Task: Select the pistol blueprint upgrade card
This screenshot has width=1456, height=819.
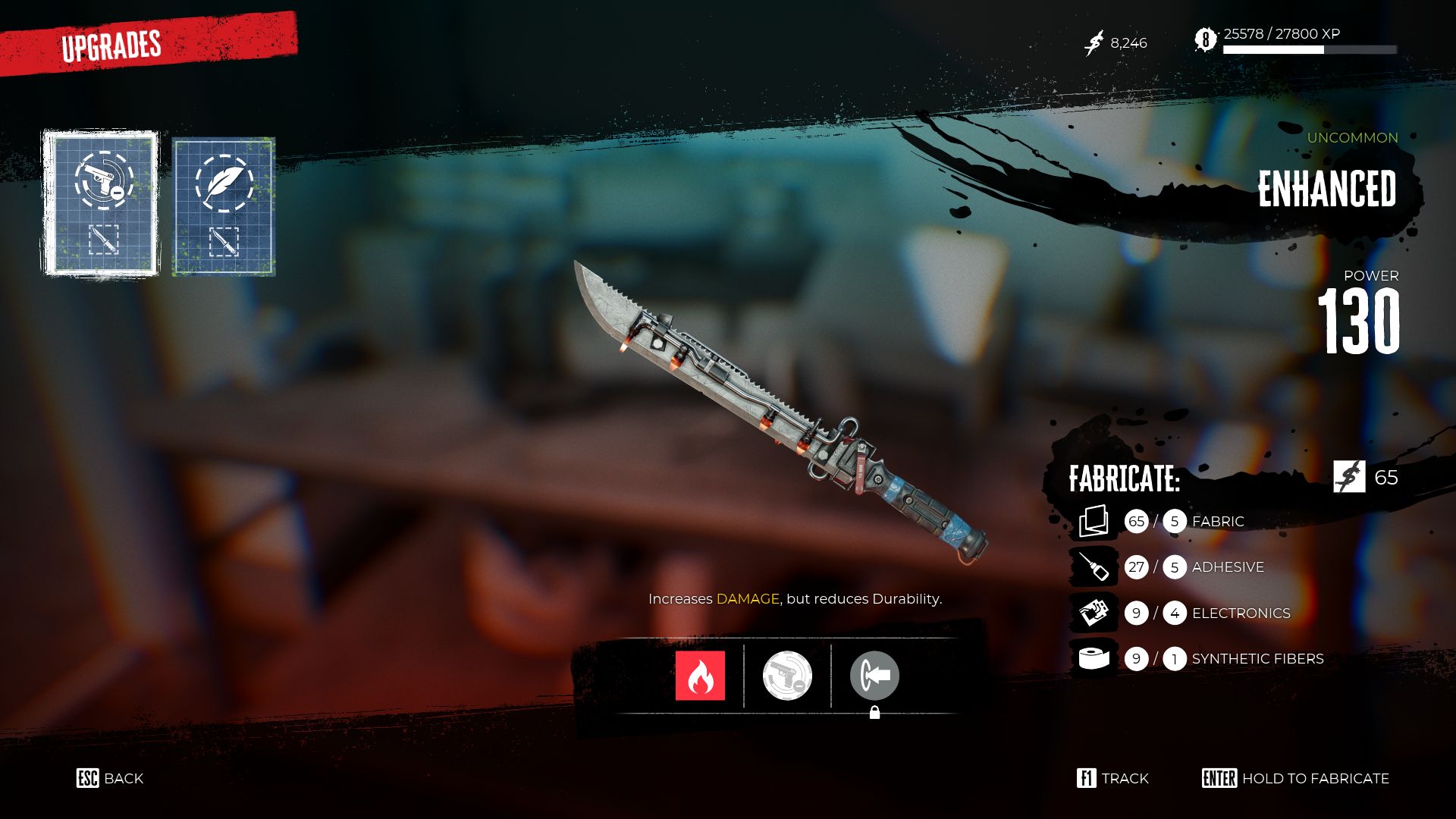Action: point(101,203)
